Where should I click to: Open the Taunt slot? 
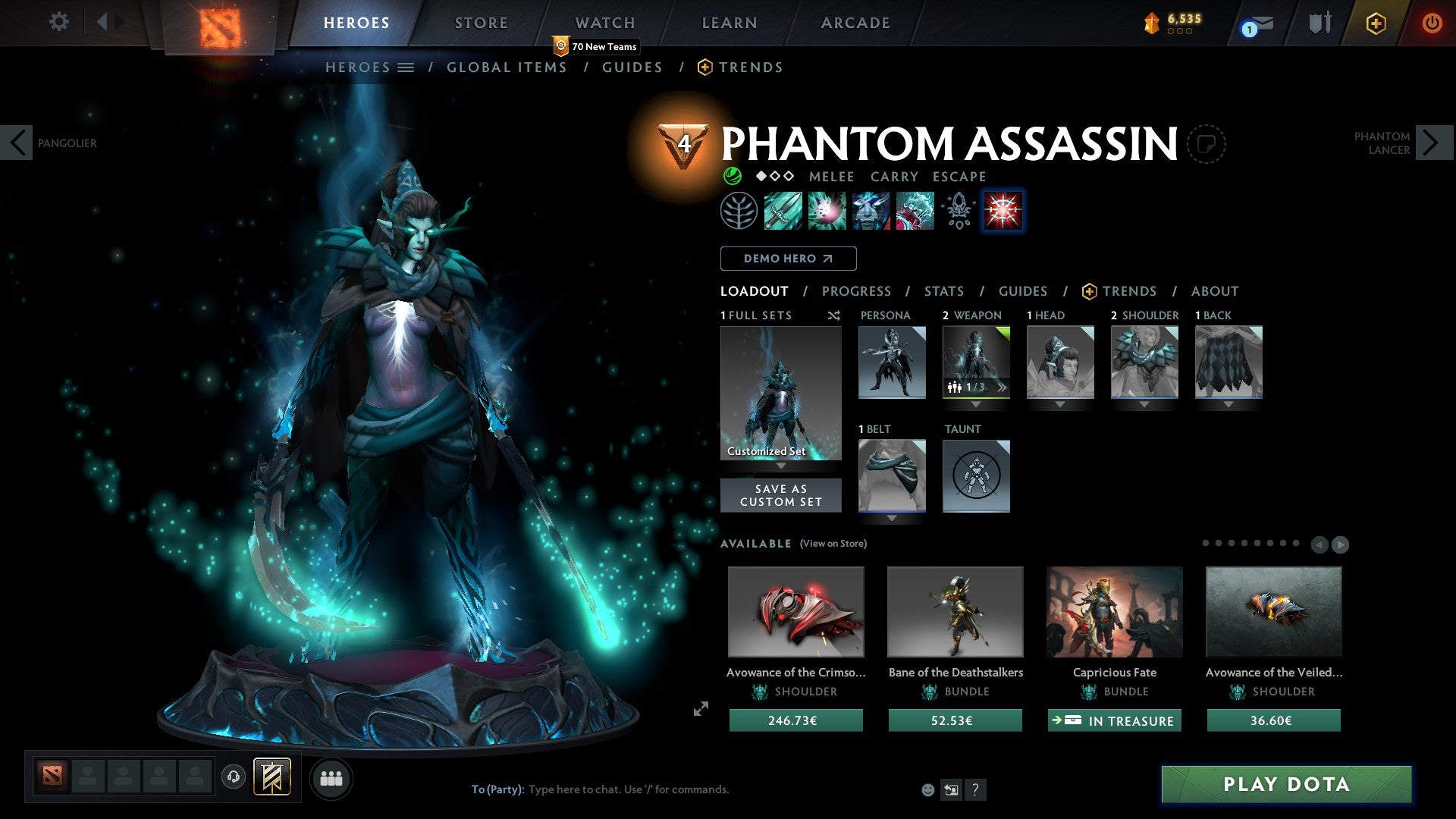tap(976, 476)
